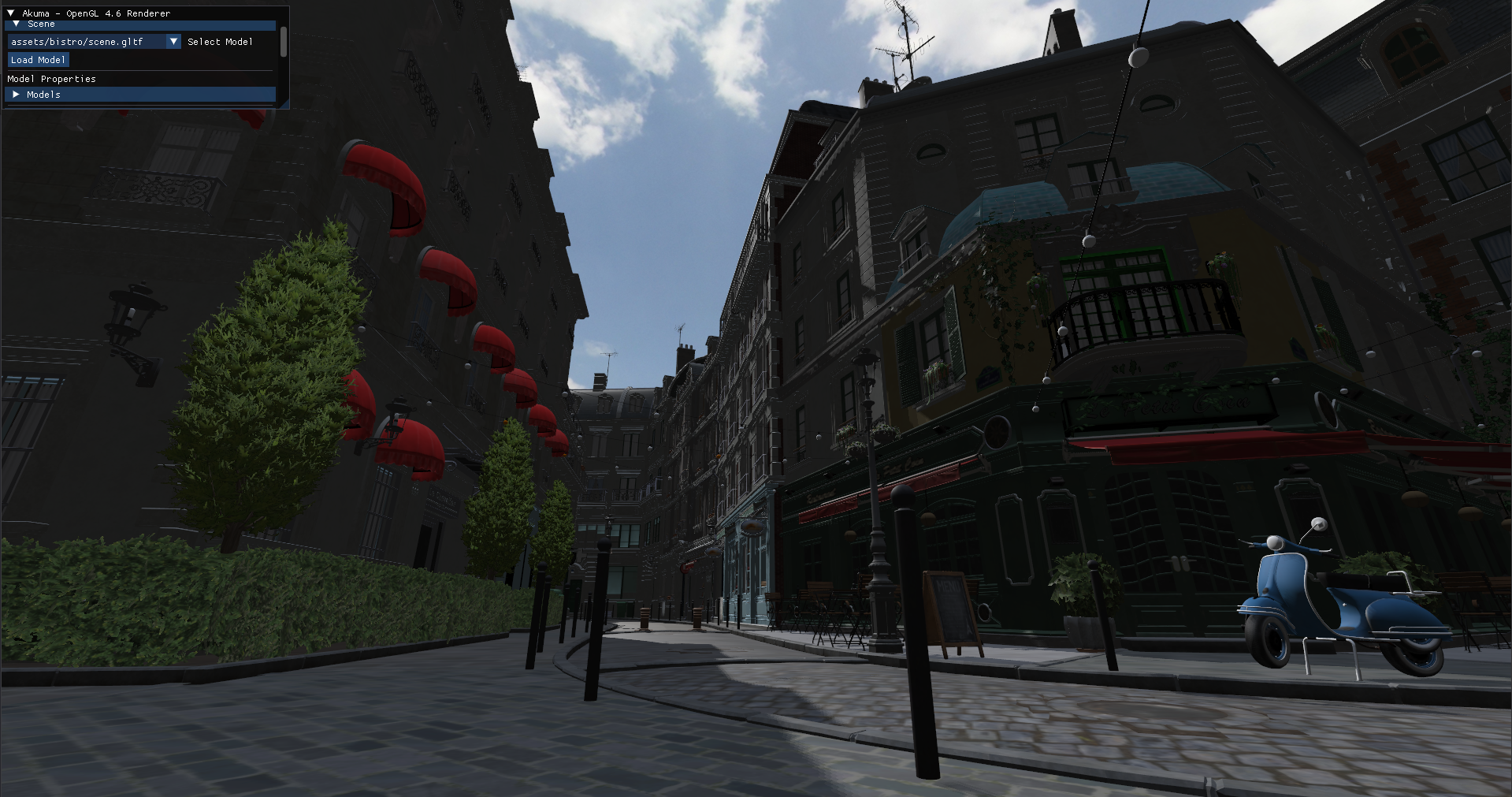Image resolution: width=1512 pixels, height=797 pixels.
Task: Click the Select Model label
Action: coord(221,41)
